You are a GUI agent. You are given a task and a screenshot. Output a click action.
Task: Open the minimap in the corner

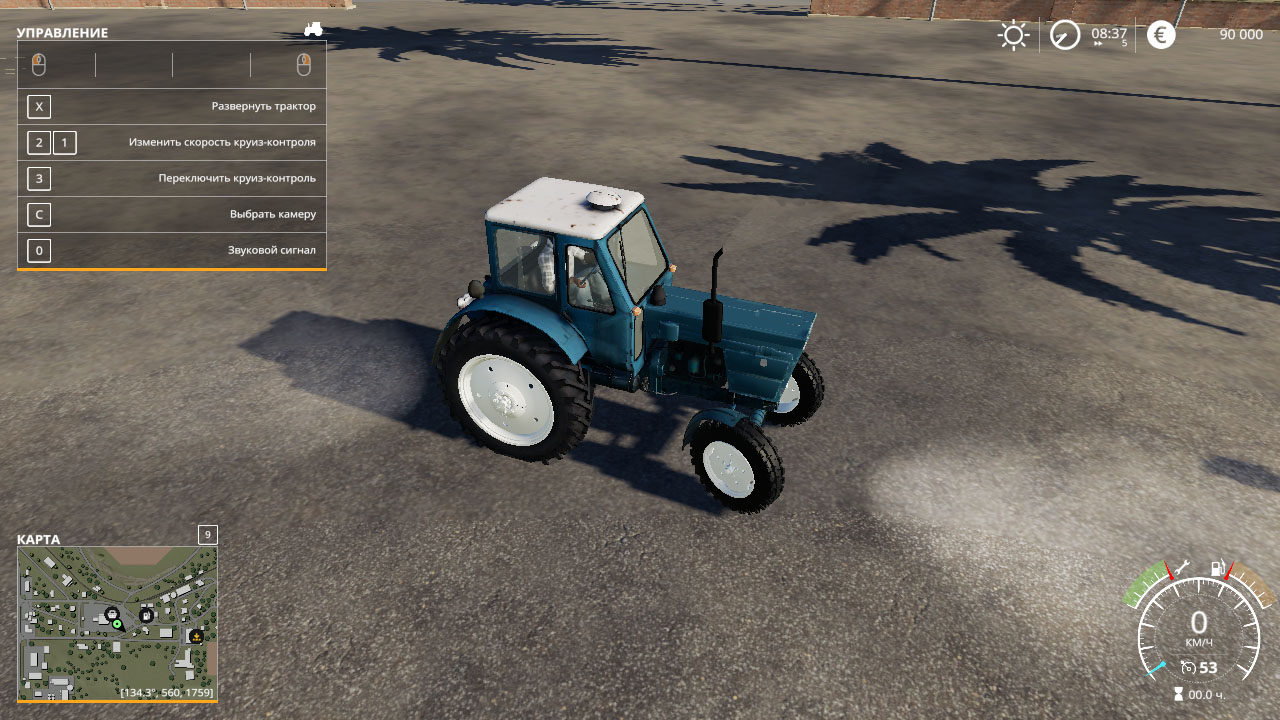coord(117,623)
